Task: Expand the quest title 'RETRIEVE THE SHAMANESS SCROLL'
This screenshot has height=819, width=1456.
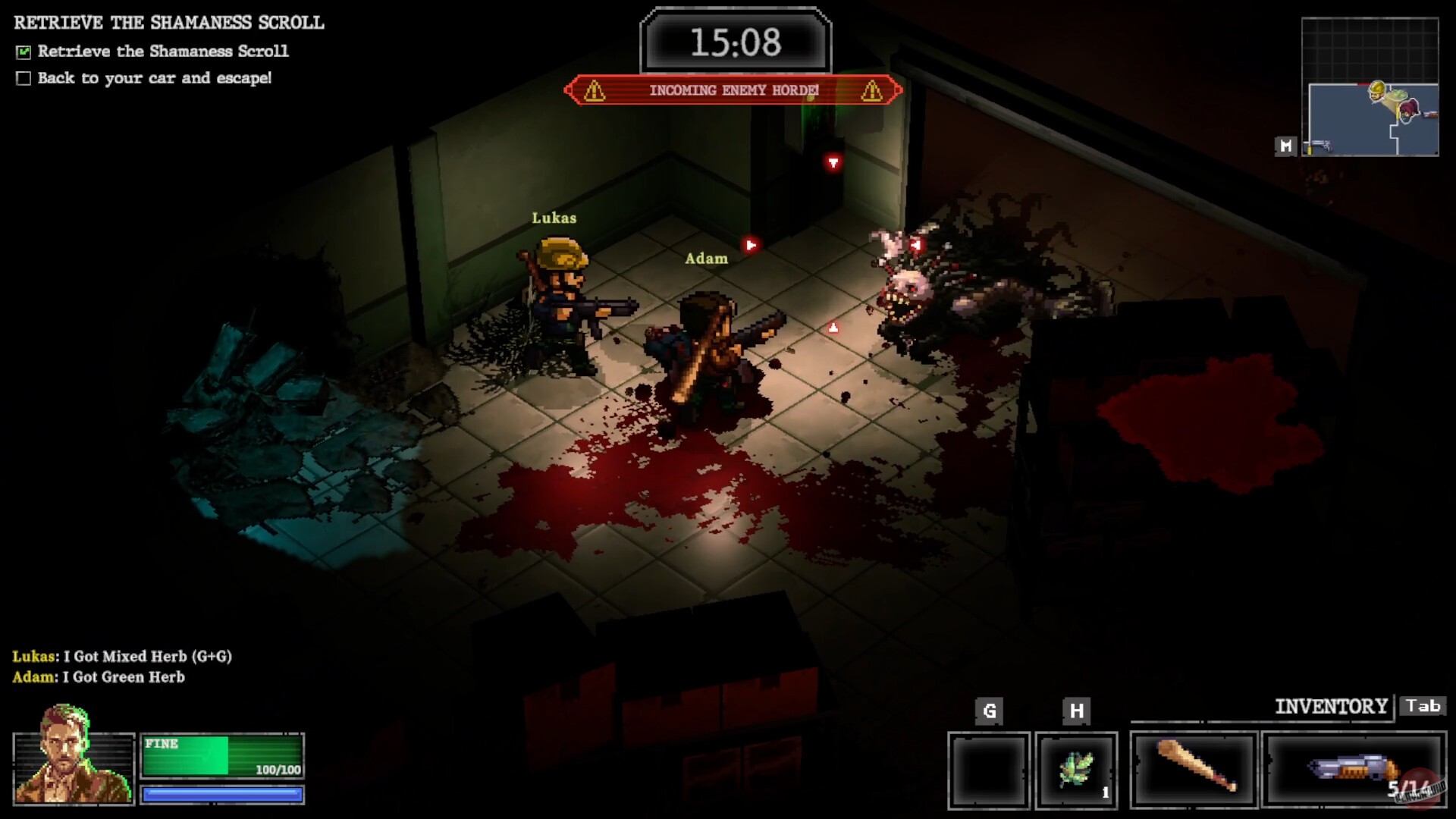Action: [168, 22]
